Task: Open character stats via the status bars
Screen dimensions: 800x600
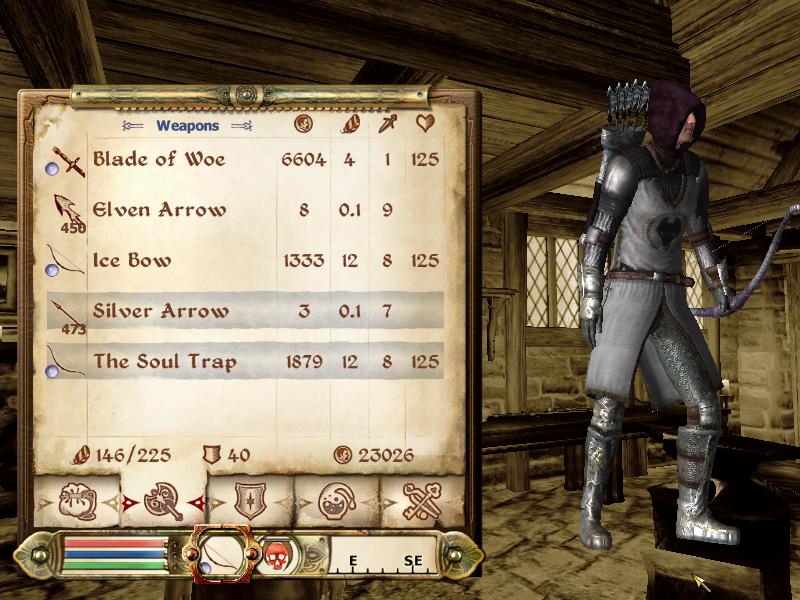Action: point(113,552)
